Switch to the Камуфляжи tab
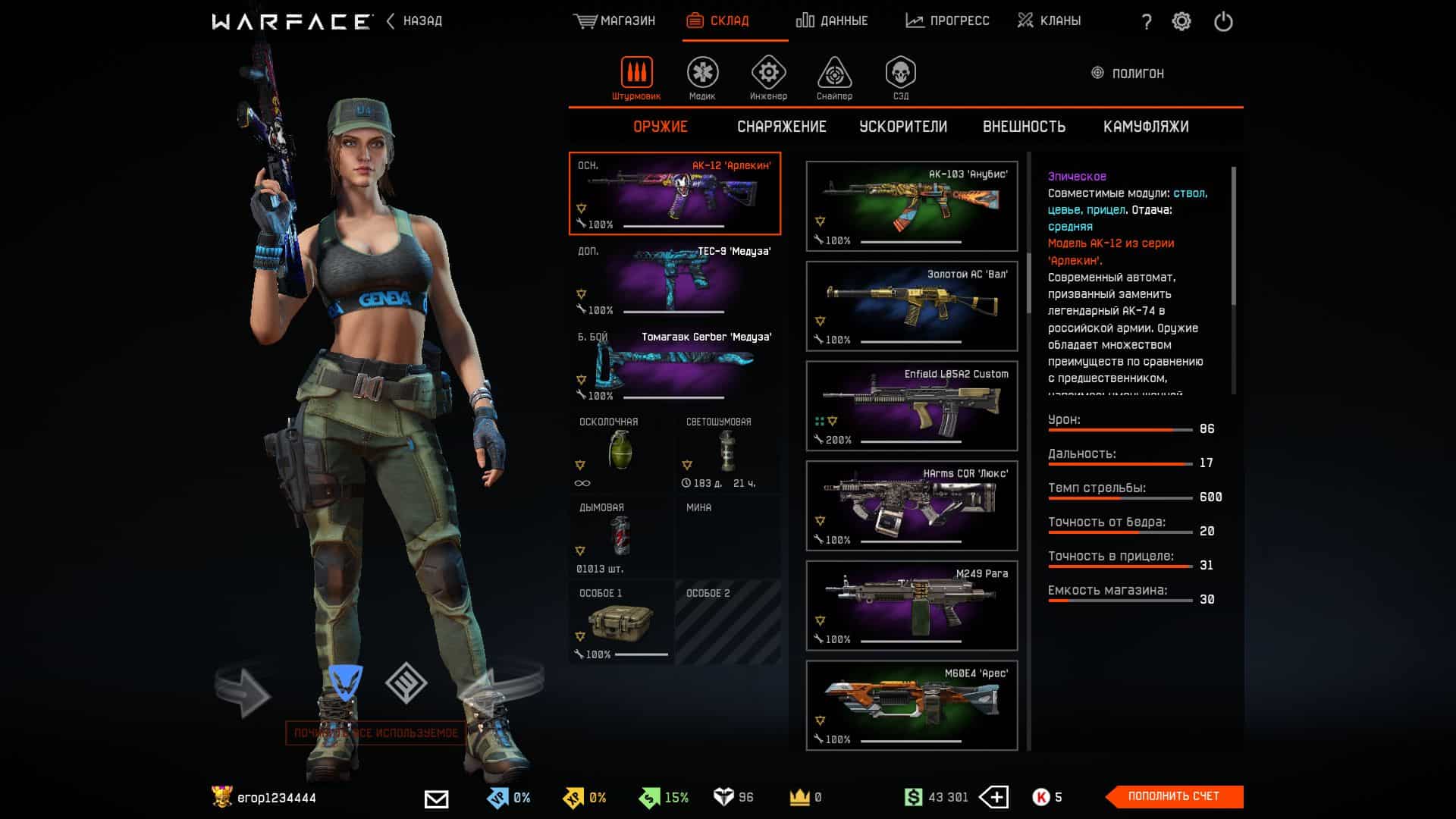 1145,127
